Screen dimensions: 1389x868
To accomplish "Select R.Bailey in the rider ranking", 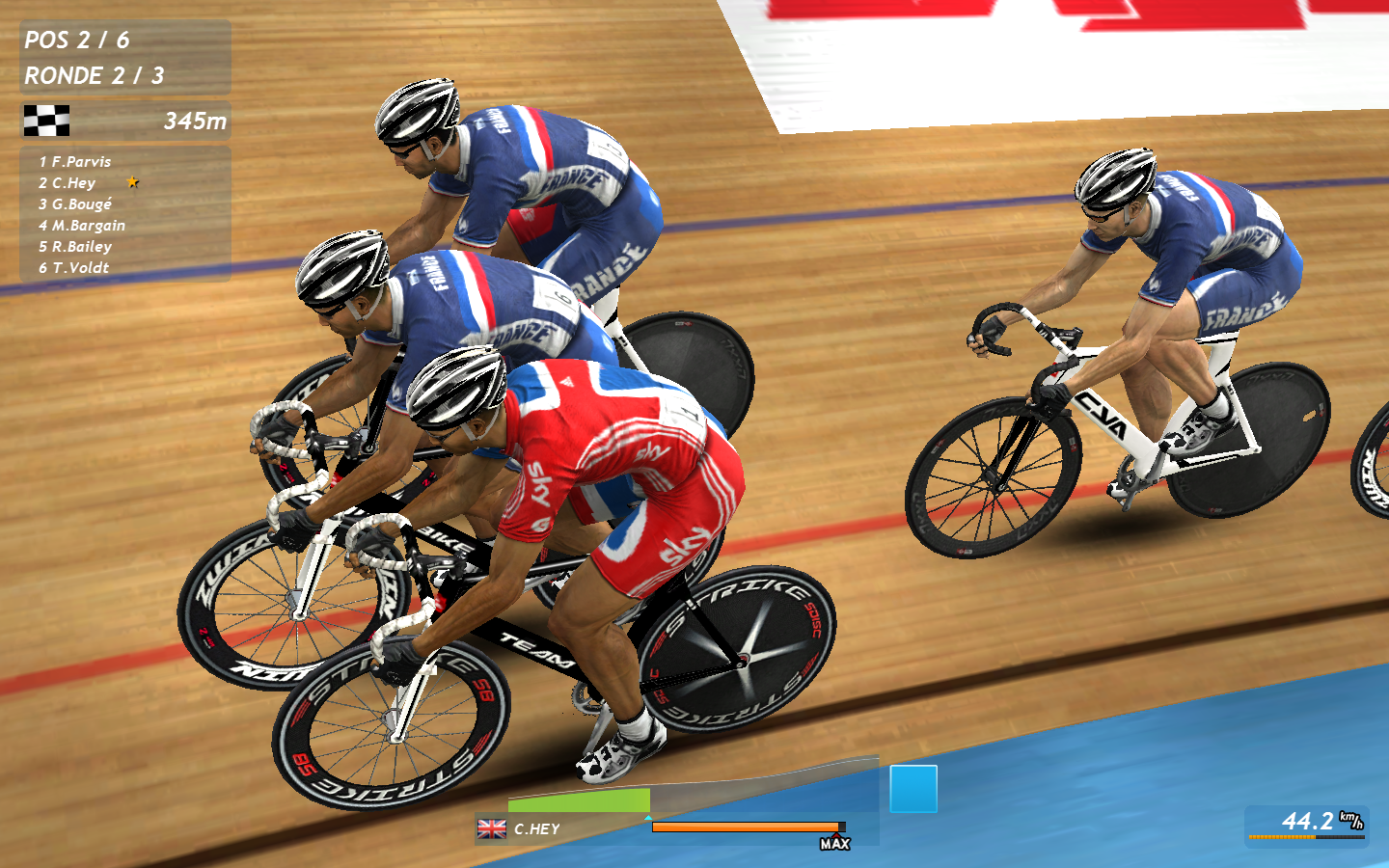I will (81, 247).
